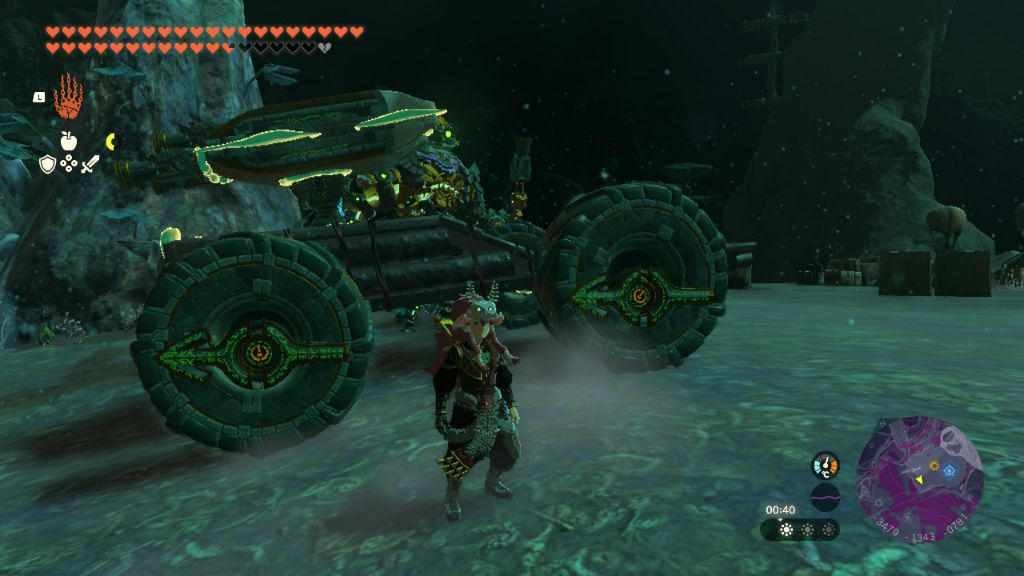
Task: Click the purple noise sensor gauge
Action: tap(825, 497)
